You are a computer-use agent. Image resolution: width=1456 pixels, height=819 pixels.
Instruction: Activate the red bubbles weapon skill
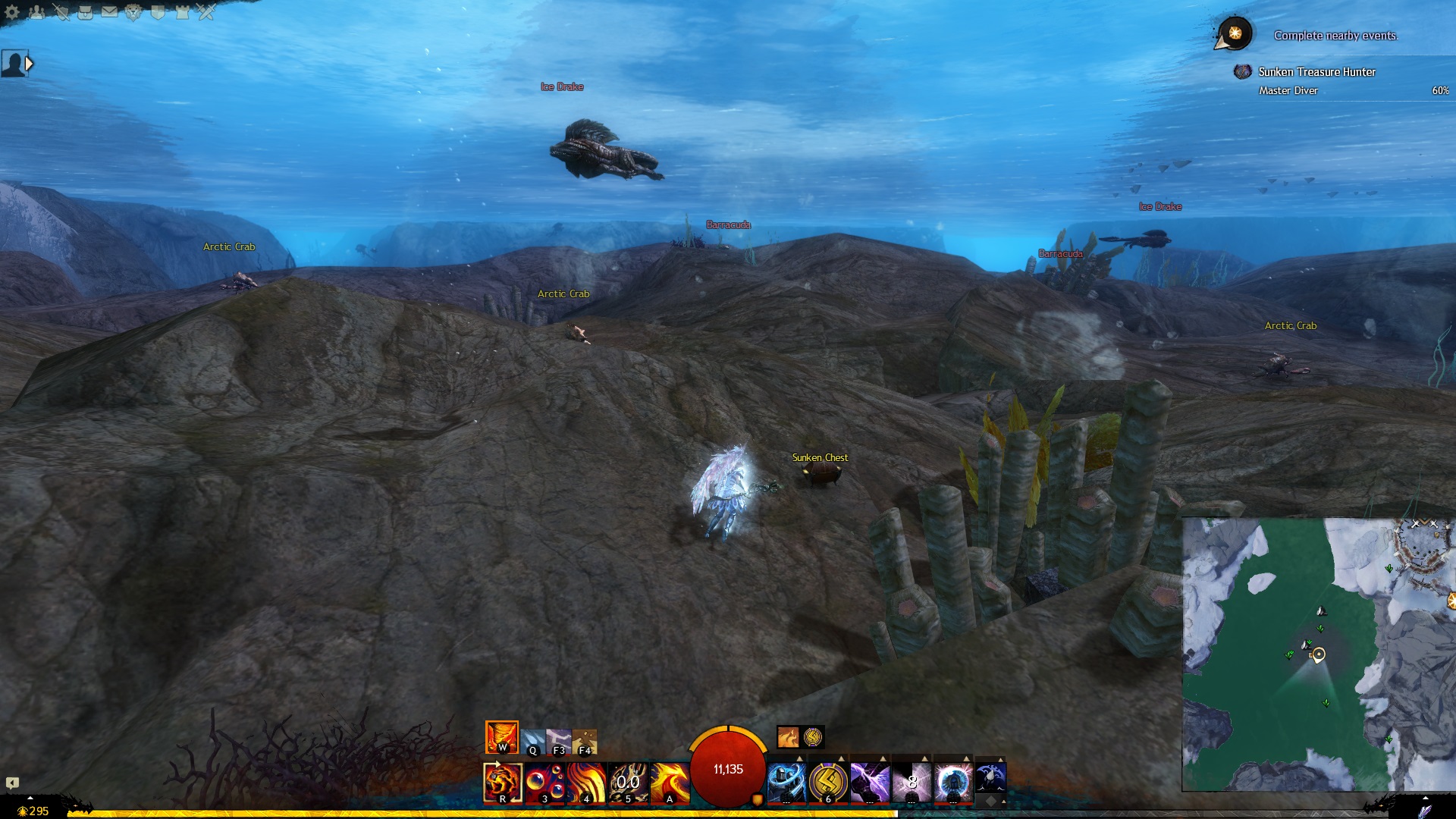click(x=544, y=783)
